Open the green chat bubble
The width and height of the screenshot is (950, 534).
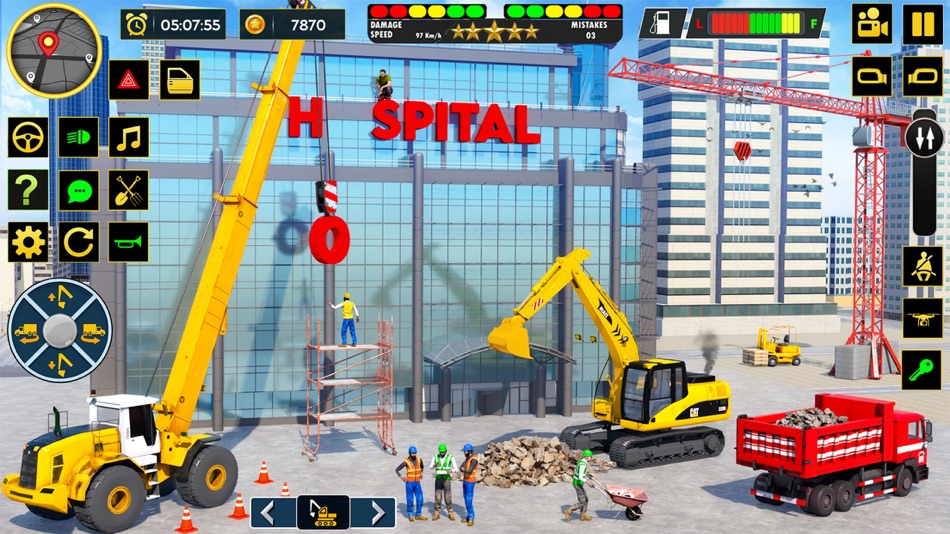pyautogui.click(x=78, y=189)
